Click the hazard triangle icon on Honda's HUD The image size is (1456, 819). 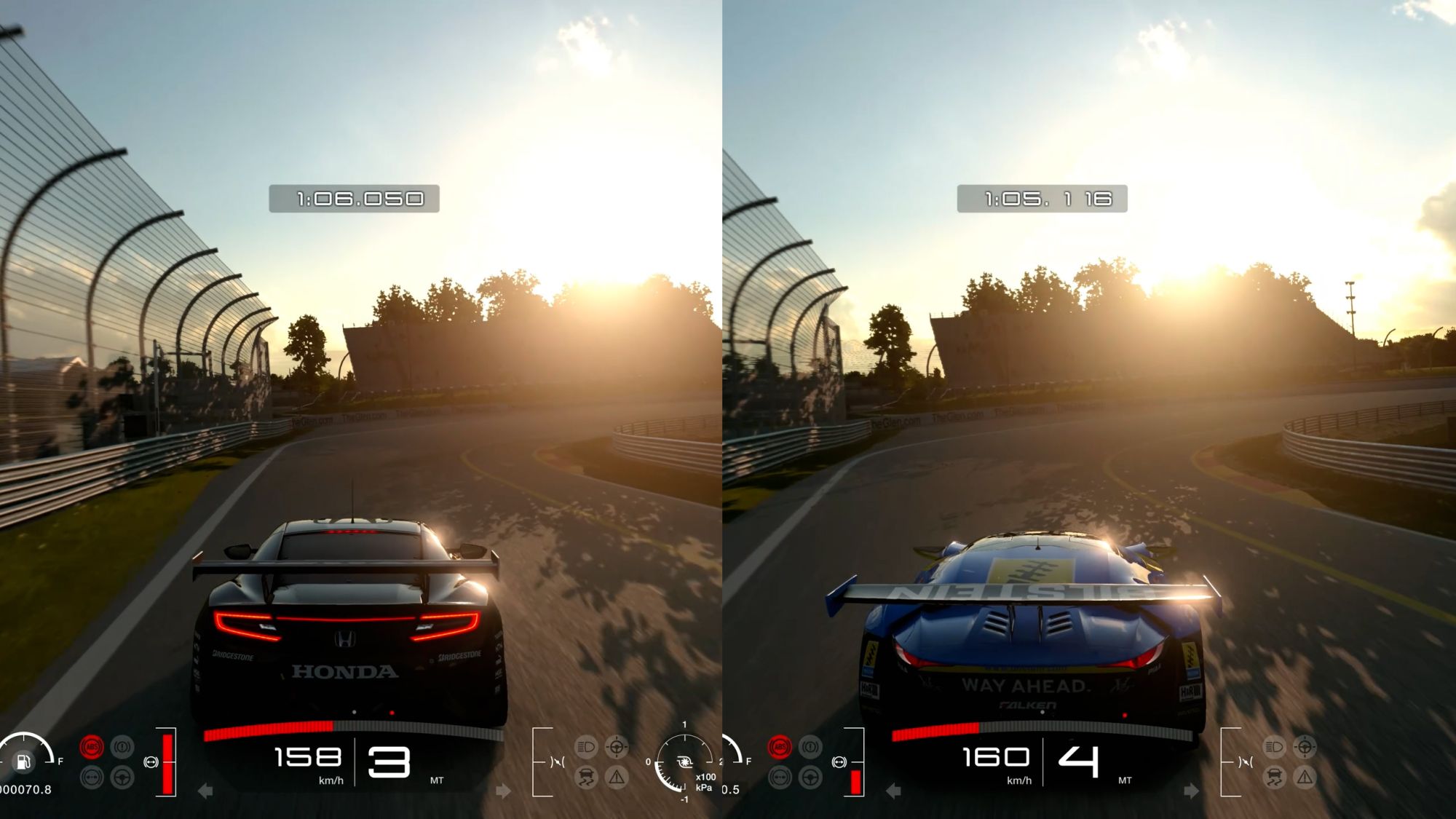click(617, 778)
